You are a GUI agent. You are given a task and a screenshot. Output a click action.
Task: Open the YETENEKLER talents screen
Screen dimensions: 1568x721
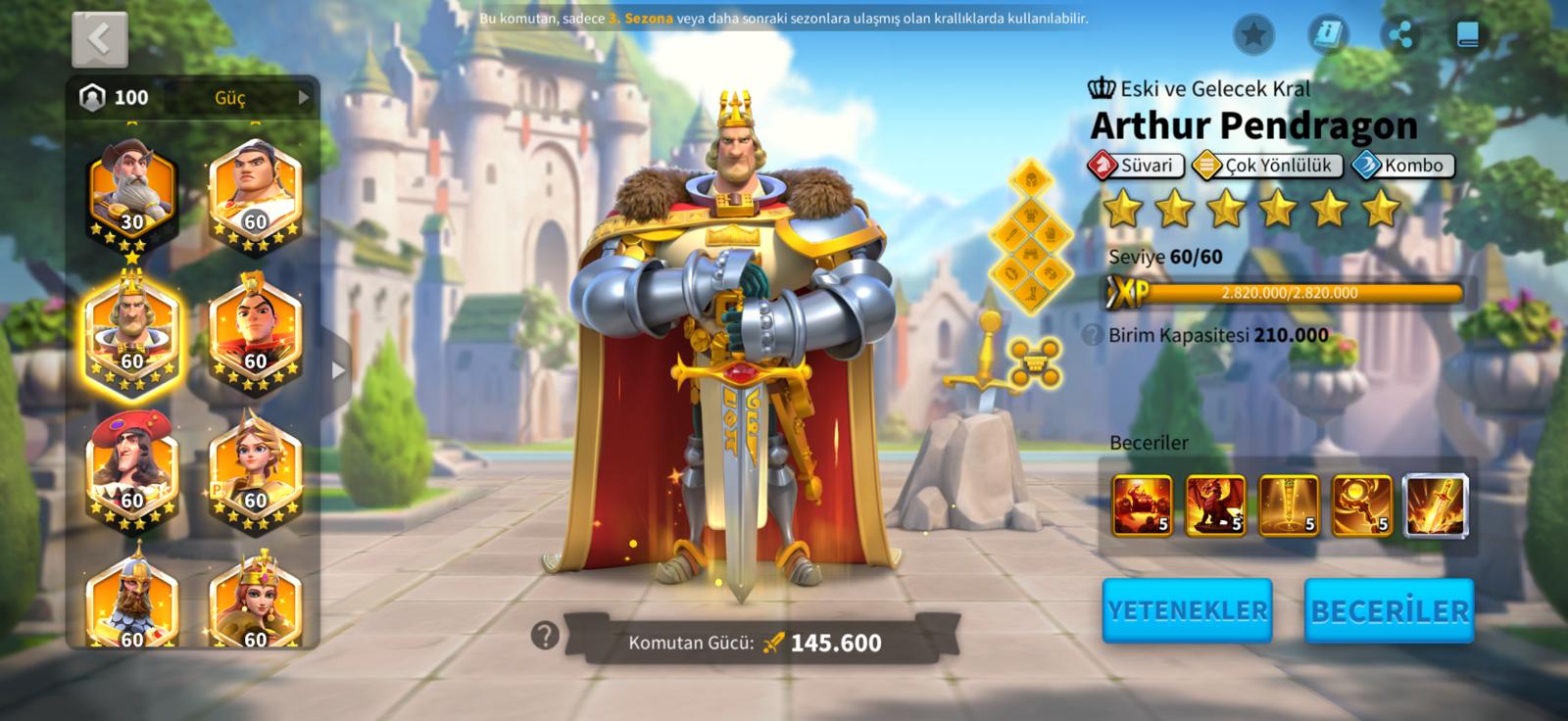click(1187, 610)
